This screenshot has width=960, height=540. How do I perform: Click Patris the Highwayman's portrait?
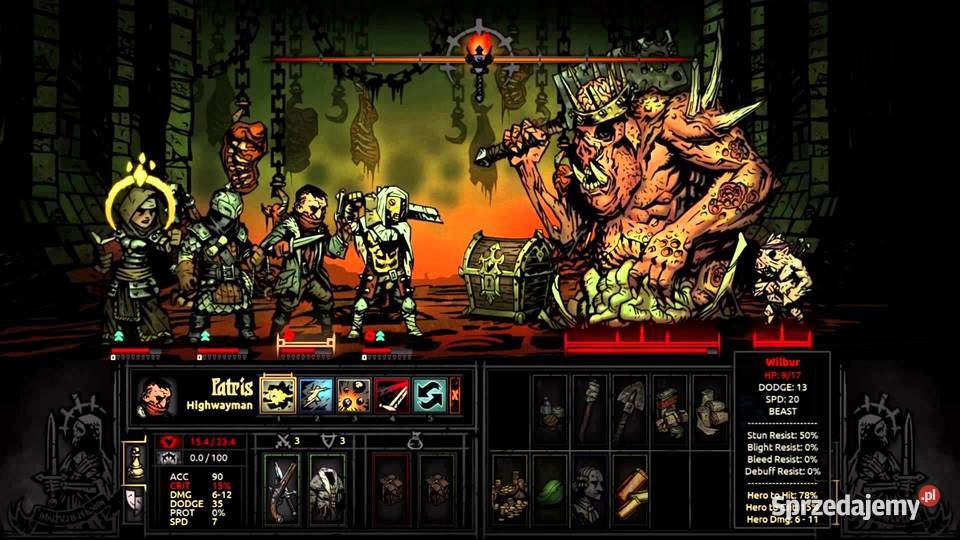pyautogui.click(x=153, y=396)
